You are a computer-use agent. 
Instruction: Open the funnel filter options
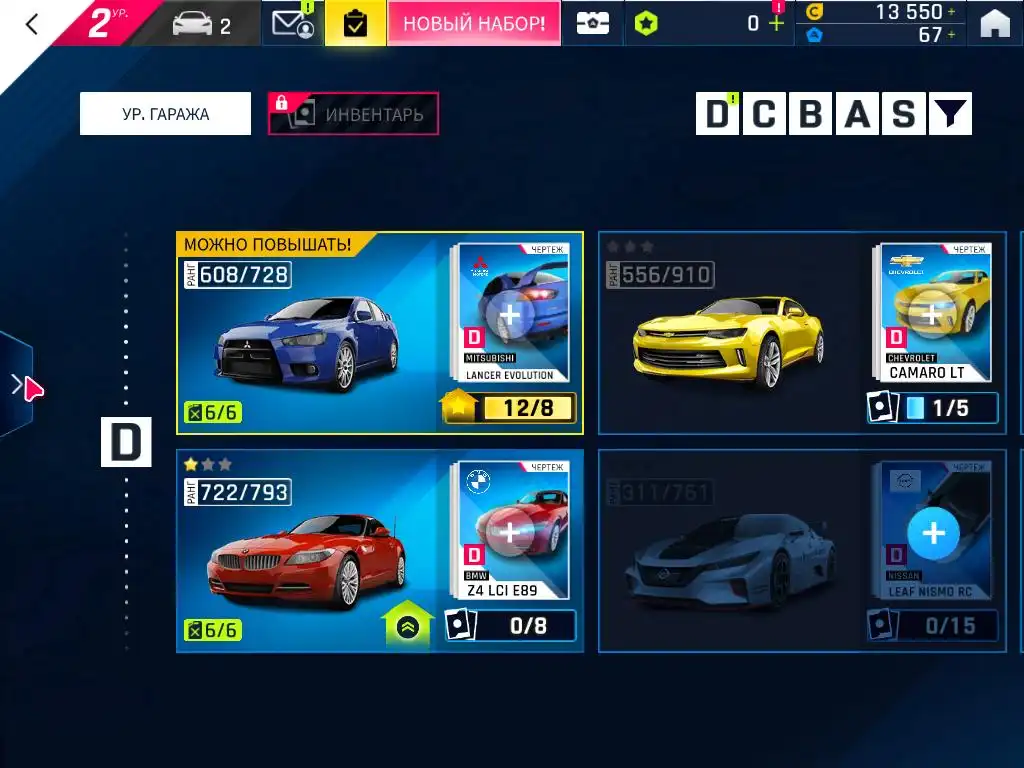point(950,115)
